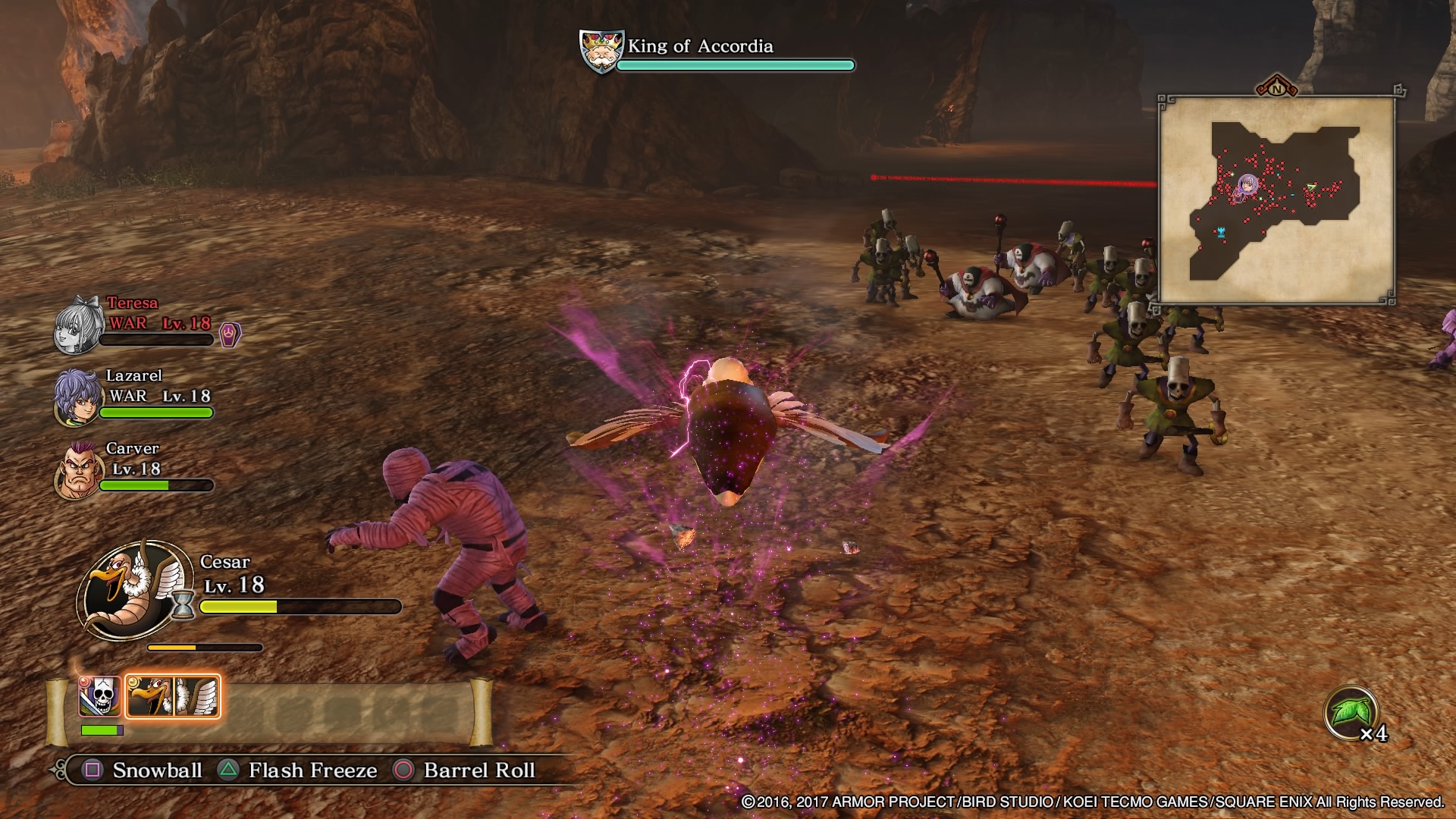The width and height of the screenshot is (1456, 819).
Task: Click the minimap north compass marker
Action: click(x=1277, y=88)
